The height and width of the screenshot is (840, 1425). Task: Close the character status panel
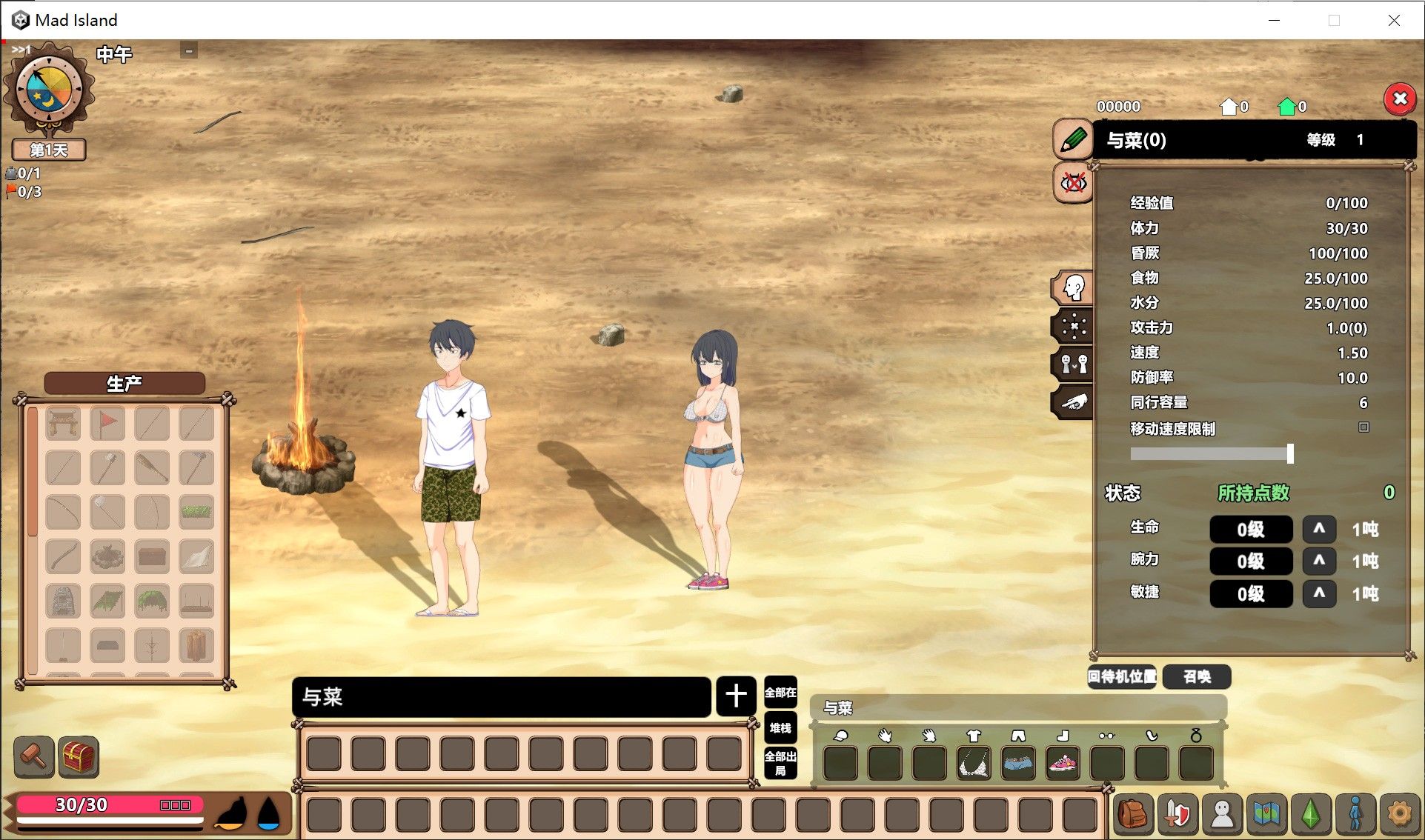tap(1400, 99)
